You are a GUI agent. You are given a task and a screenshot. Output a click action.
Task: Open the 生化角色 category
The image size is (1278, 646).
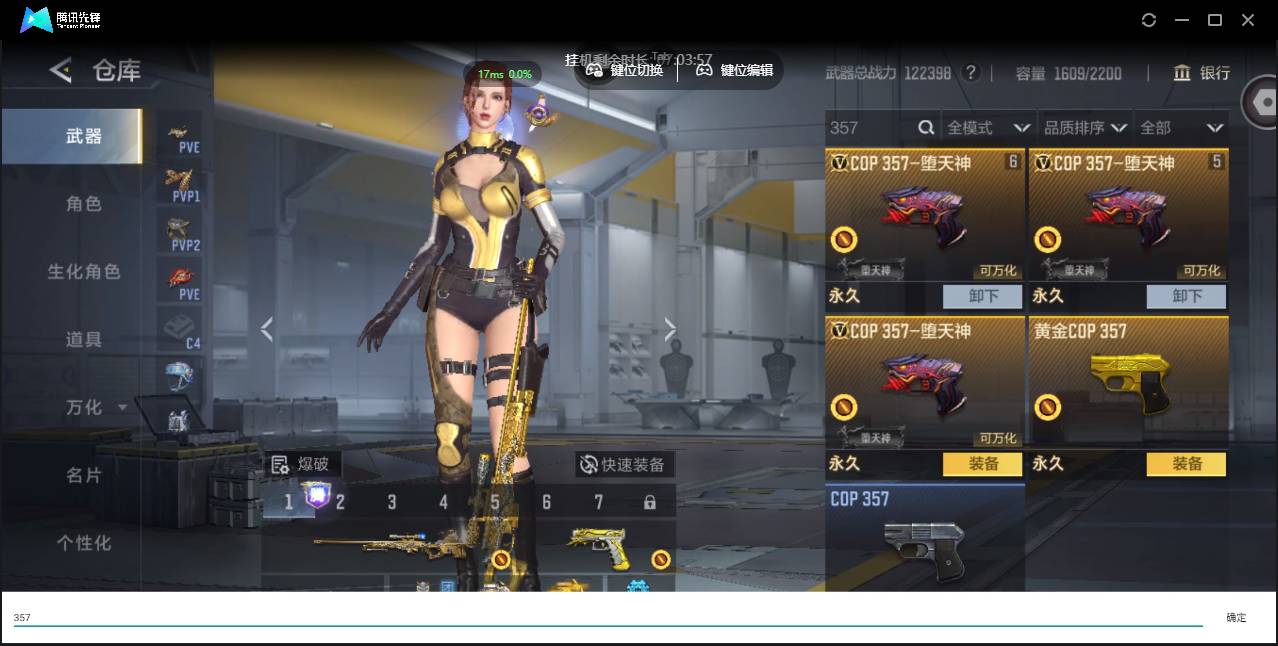[x=84, y=272]
